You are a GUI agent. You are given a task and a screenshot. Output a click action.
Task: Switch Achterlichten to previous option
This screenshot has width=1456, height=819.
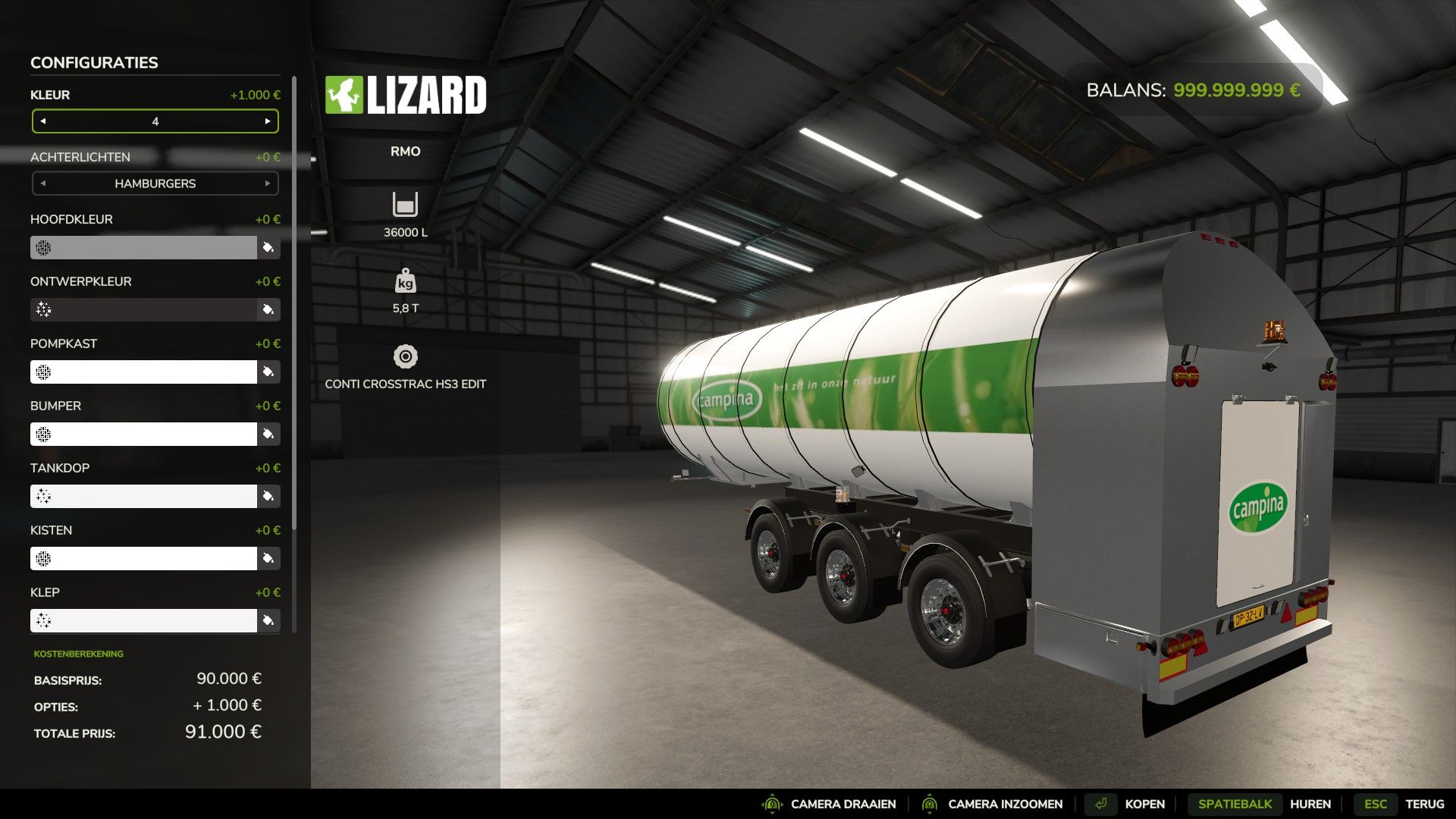[43, 184]
